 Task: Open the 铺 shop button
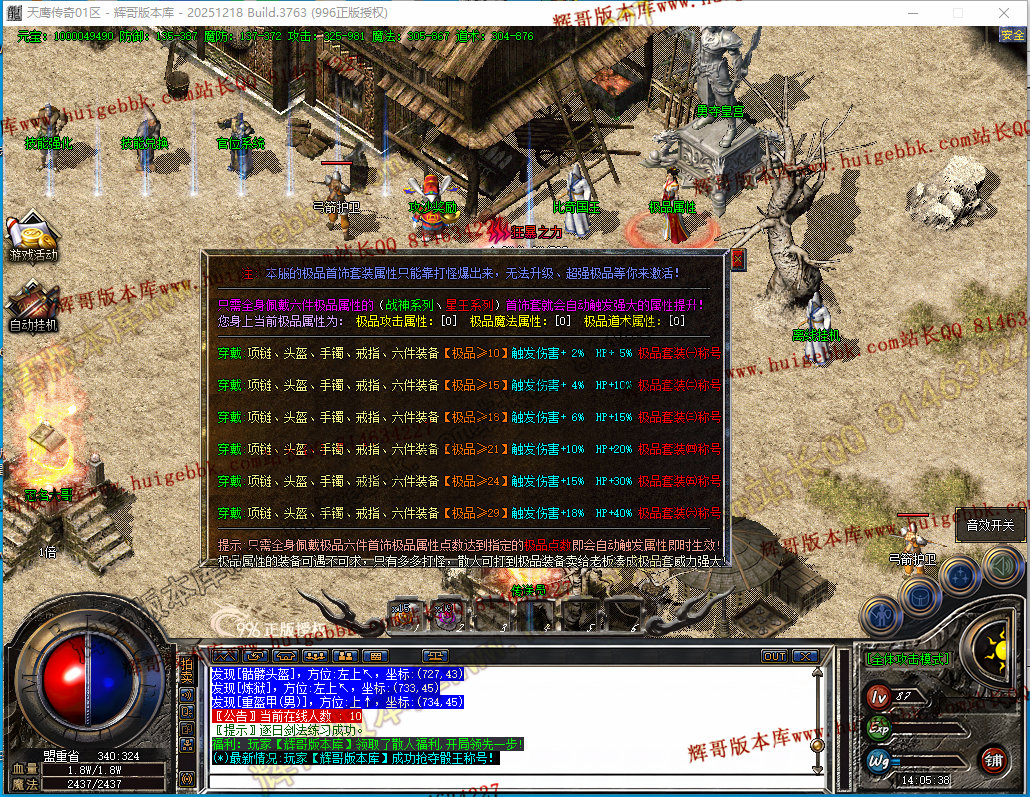click(x=992, y=758)
